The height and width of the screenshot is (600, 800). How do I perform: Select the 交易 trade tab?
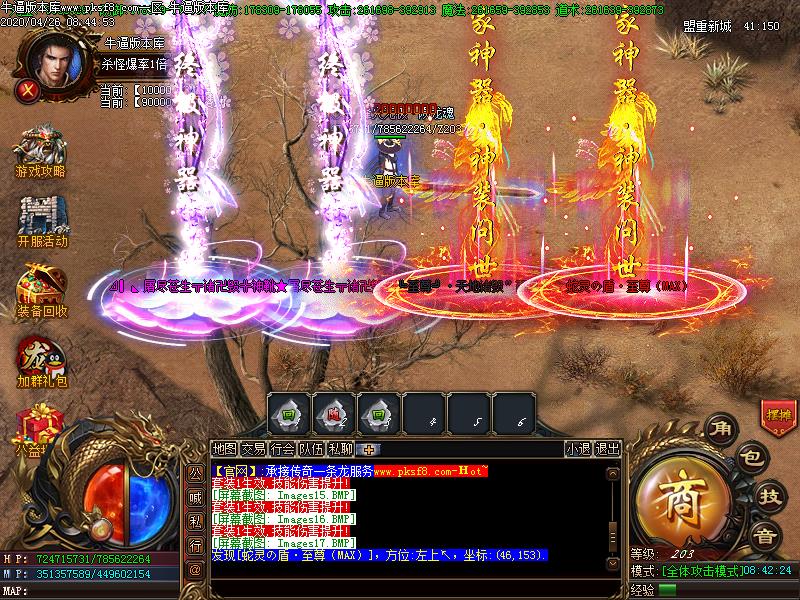(254, 449)
